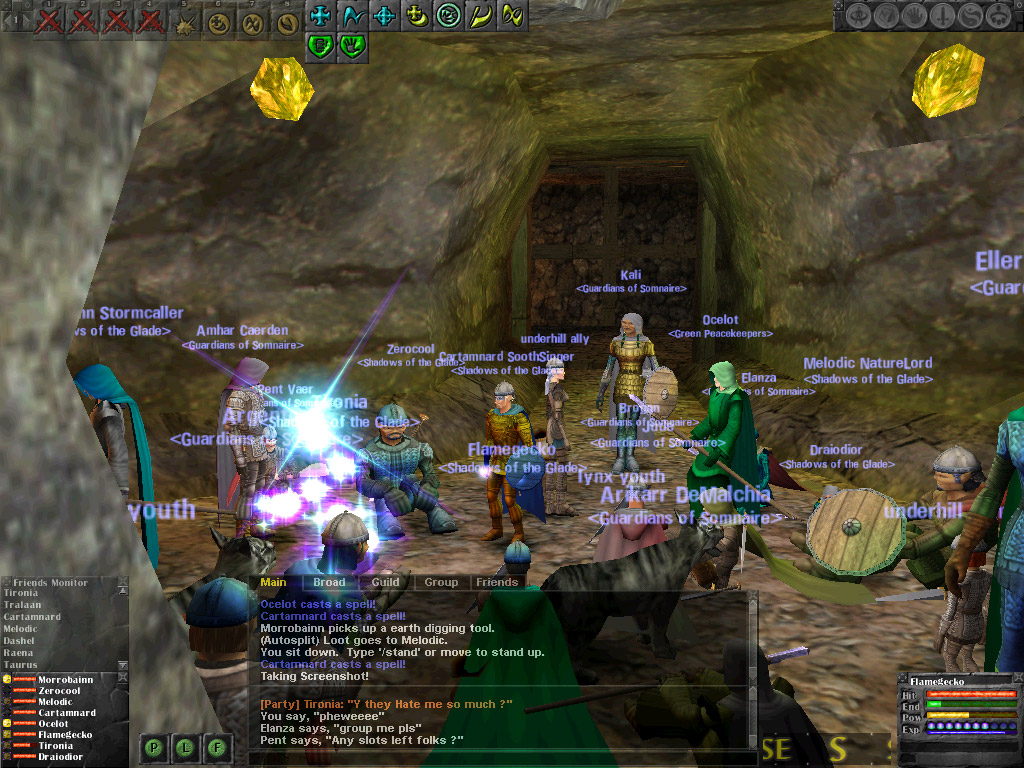Open the Guild chat tab

(x=385, y=582)
